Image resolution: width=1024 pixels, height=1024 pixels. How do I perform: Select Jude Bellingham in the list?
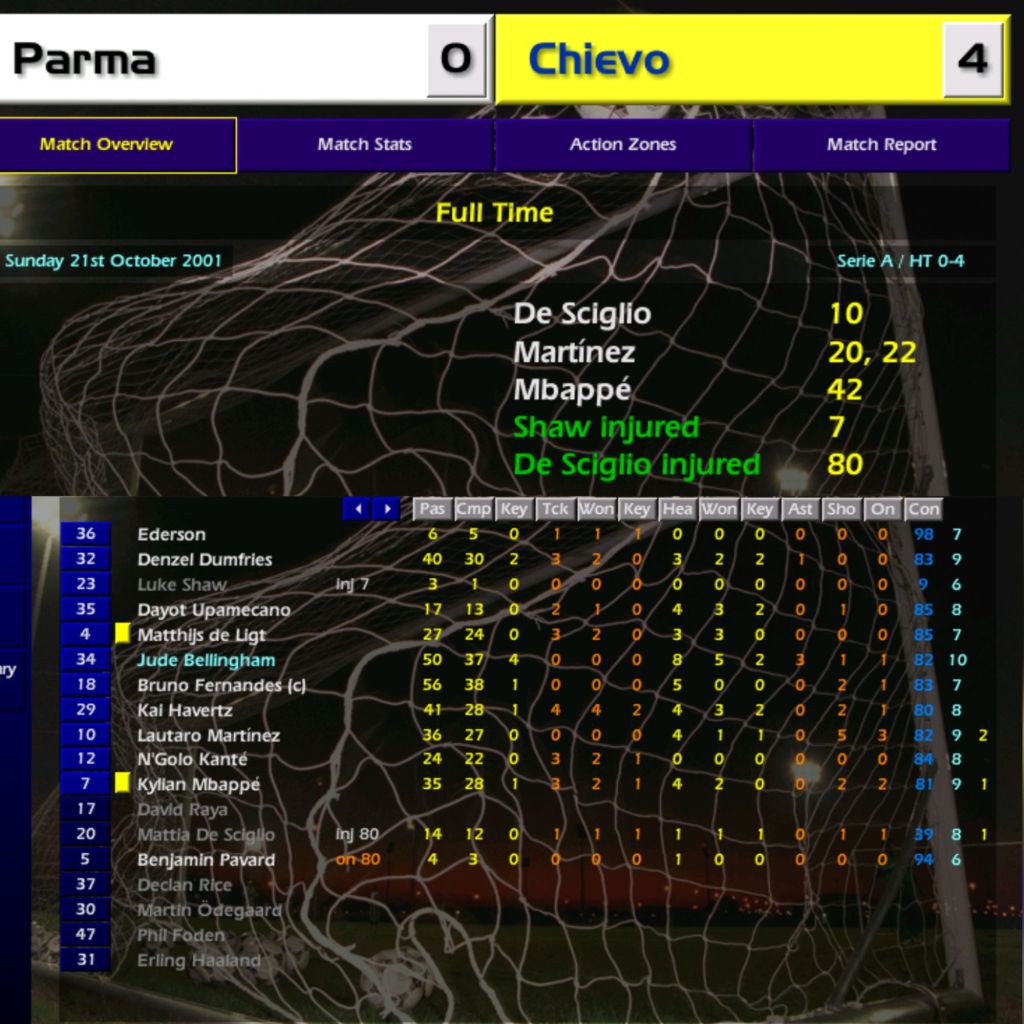coord(206,660)
